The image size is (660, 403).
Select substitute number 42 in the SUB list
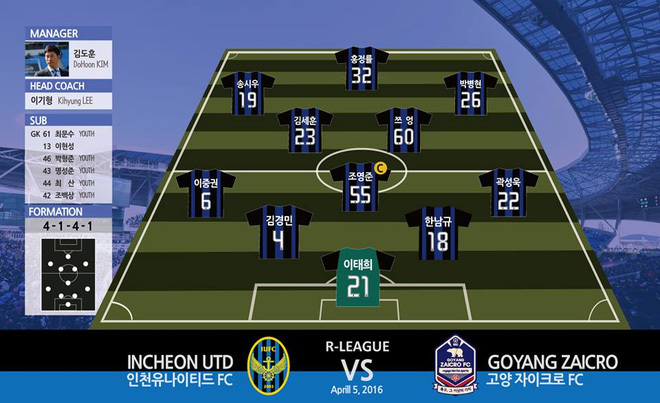click(x=62, y=196)
